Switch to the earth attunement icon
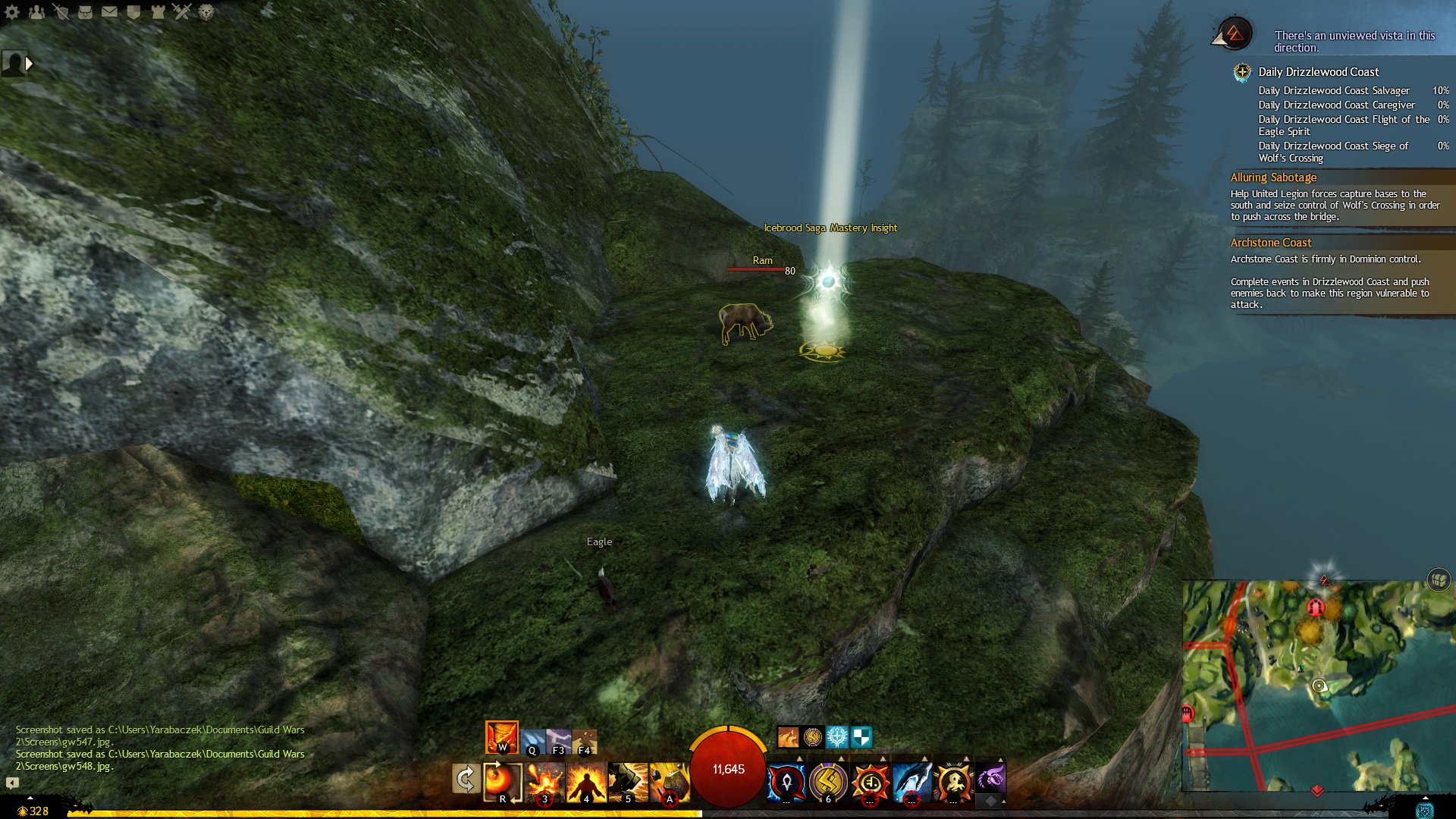 click(585, 741)
